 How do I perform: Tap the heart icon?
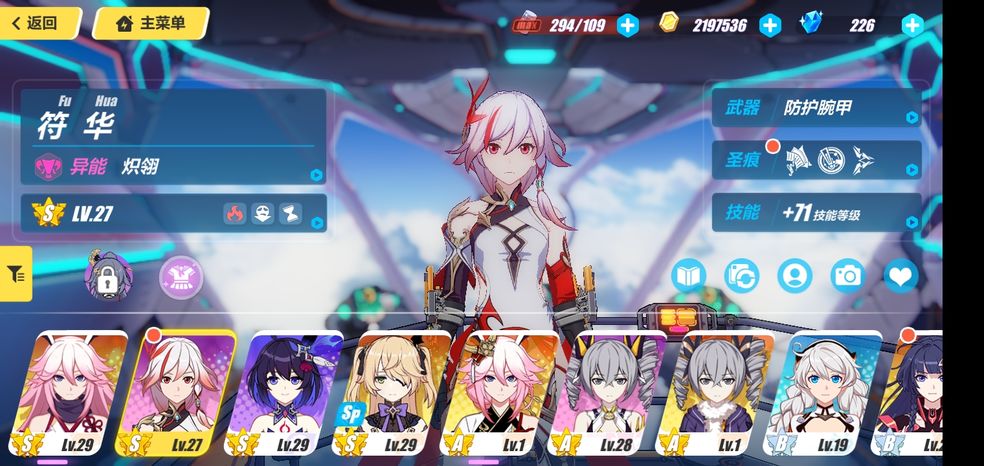pyautogui.click(x=901, y=275)
